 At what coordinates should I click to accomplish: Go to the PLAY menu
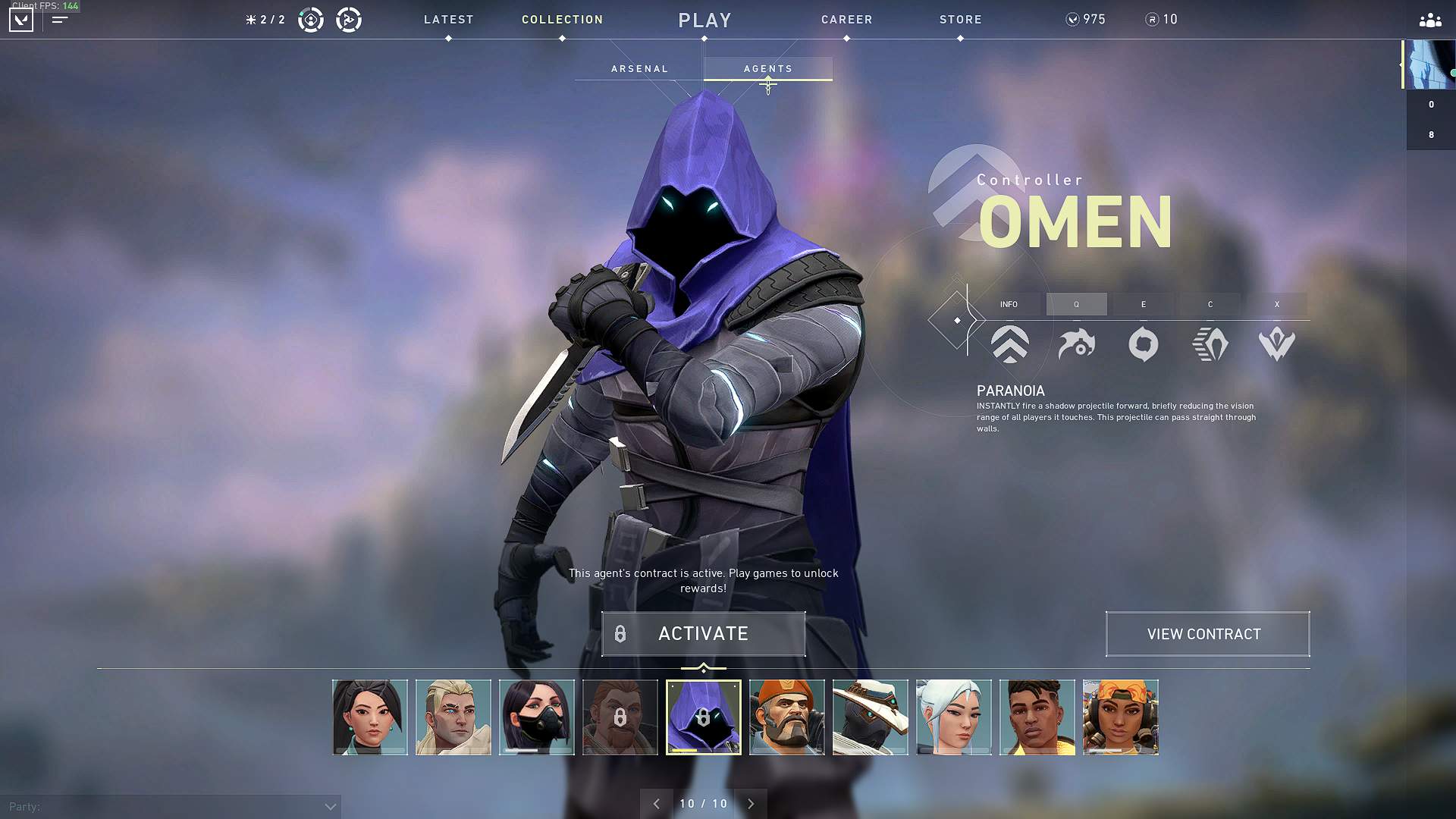click(x=704, y=20)
